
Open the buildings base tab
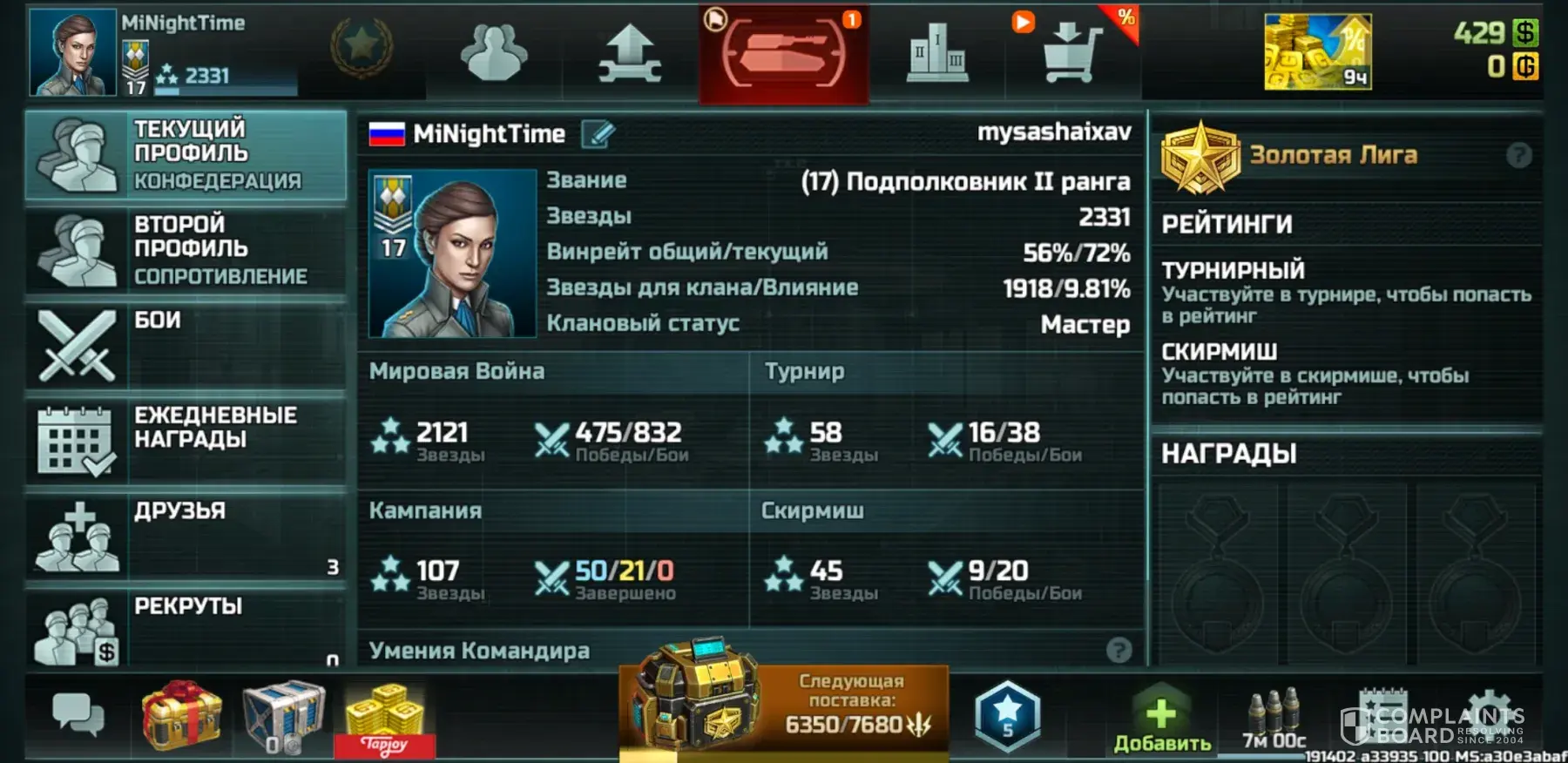coord(936,54)
